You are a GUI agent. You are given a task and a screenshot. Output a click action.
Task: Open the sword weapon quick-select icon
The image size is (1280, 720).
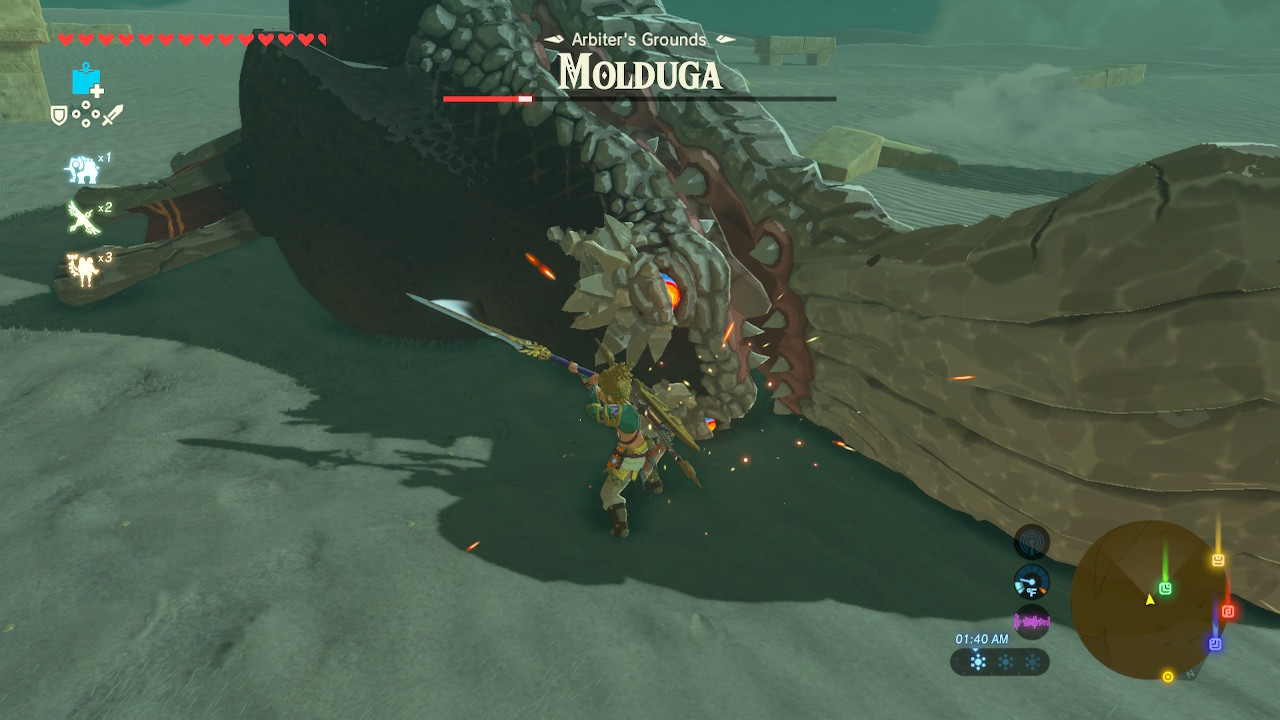pos(112,116)
